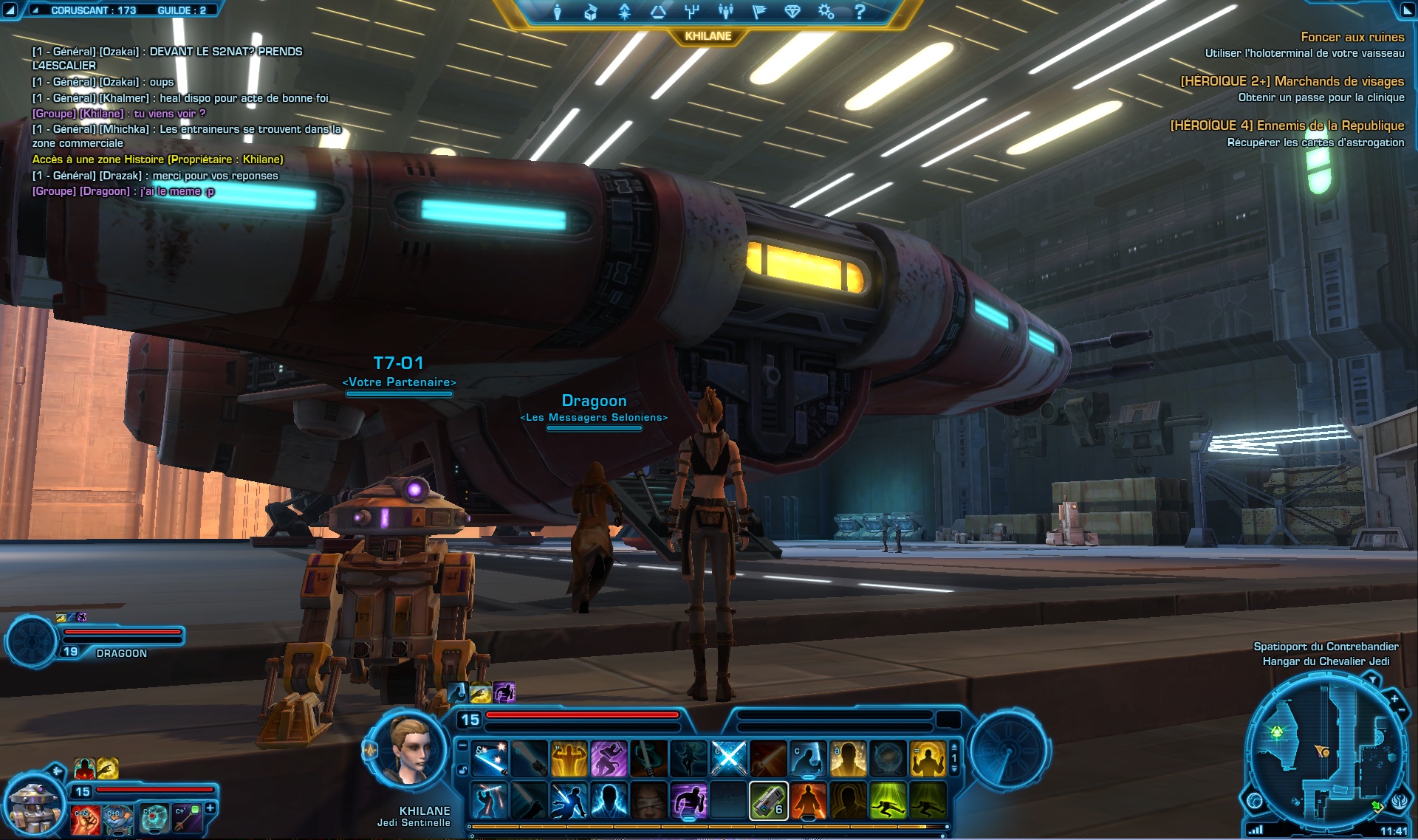Open the character sheet from the top menu

(x=558, y=12)
